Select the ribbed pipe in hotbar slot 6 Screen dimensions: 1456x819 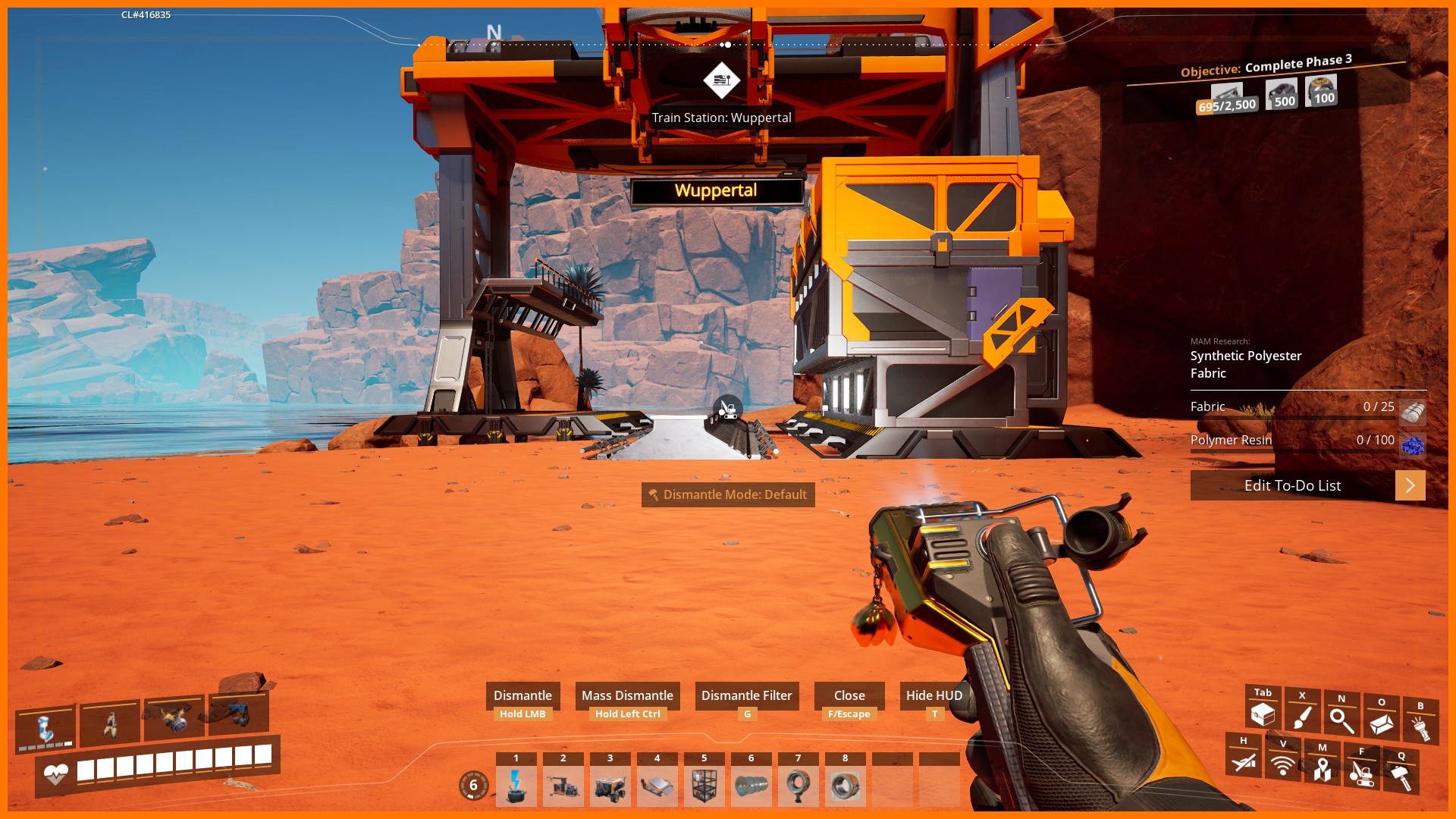click(x=752, y=786)
